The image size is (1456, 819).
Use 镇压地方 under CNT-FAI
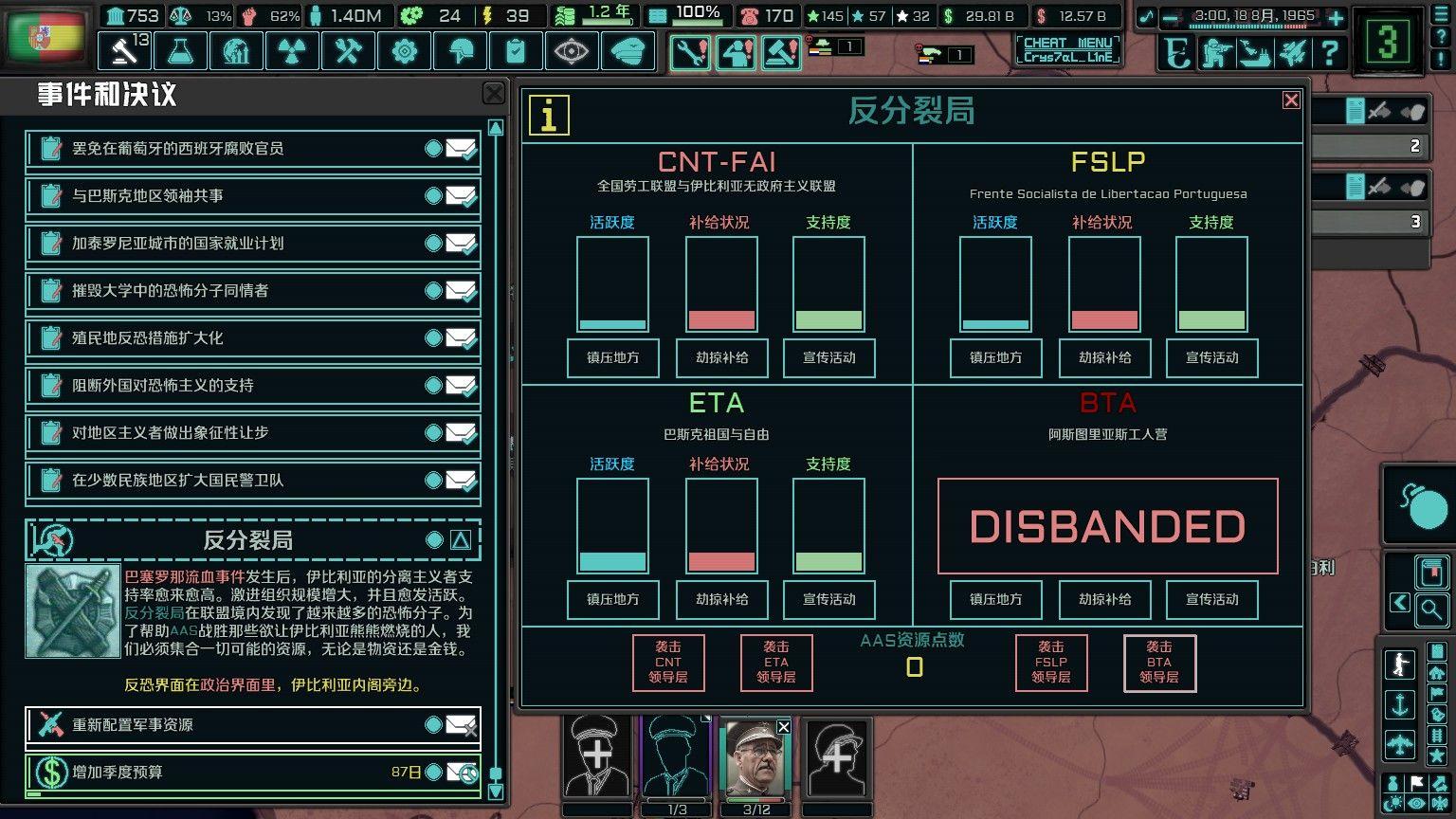(612, 358)
